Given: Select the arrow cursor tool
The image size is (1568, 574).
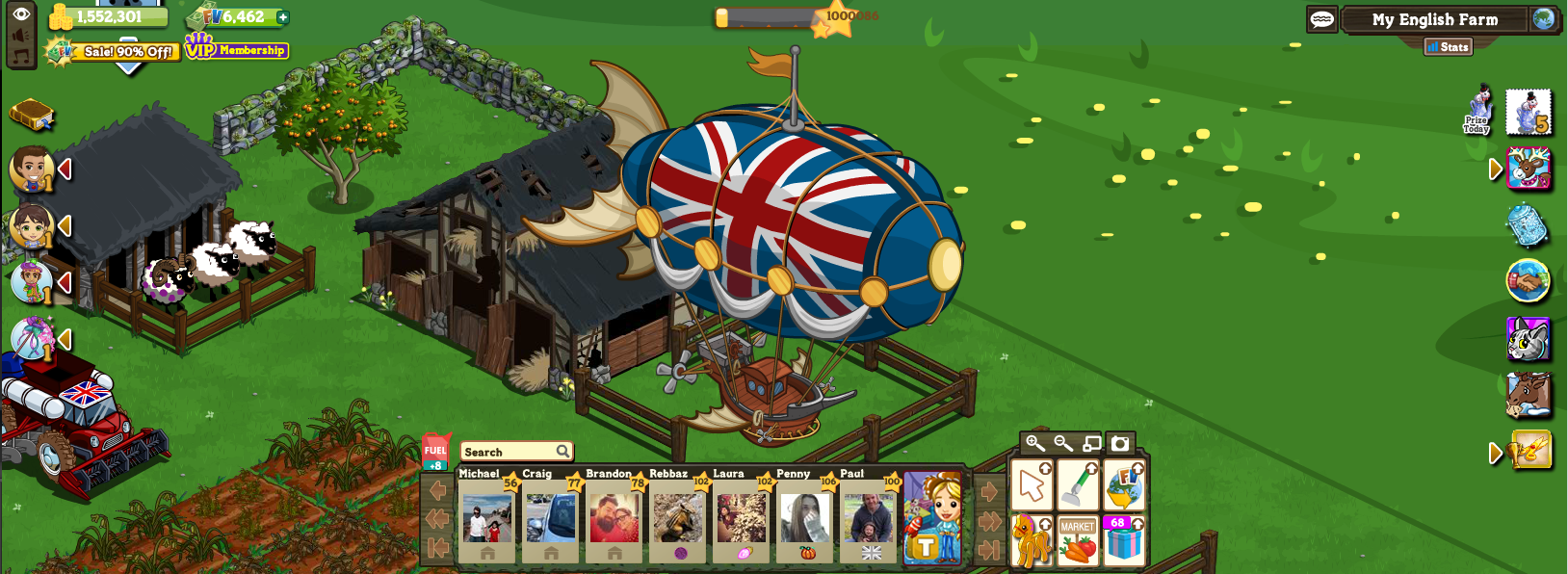Looking at the screenshot, I should point(1032,485).
